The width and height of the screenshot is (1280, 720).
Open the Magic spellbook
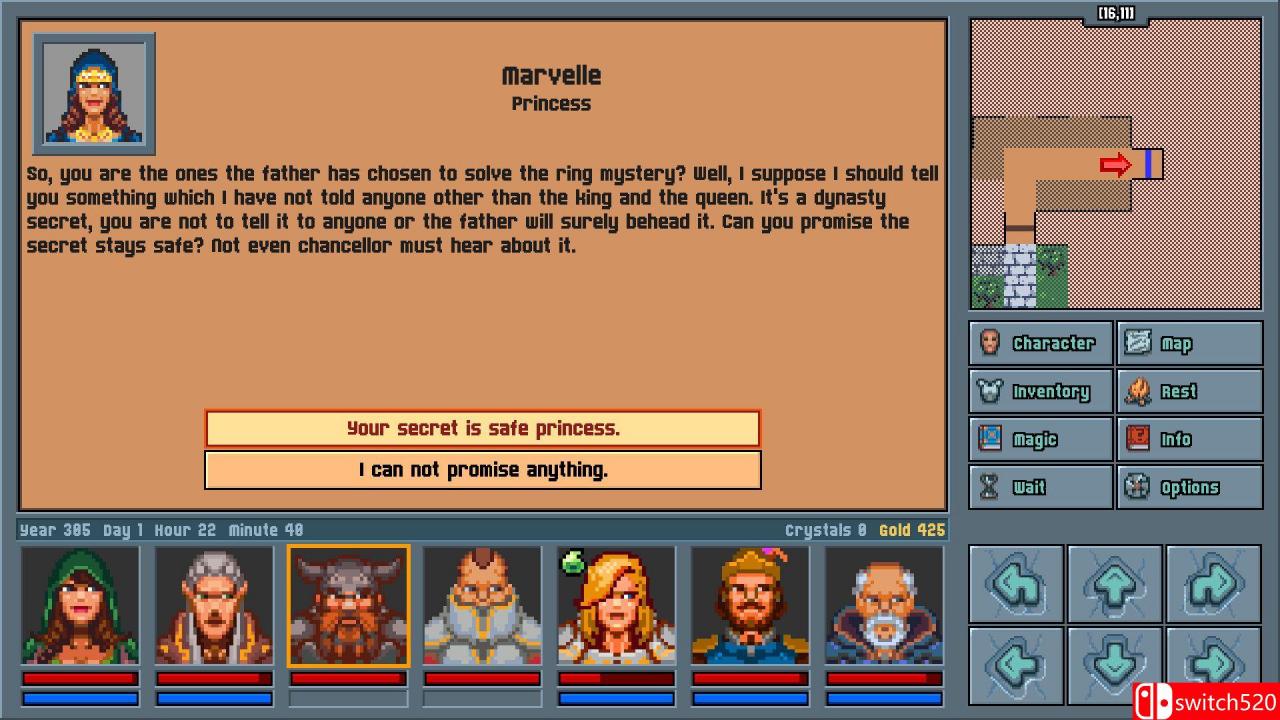point(1040,438)
